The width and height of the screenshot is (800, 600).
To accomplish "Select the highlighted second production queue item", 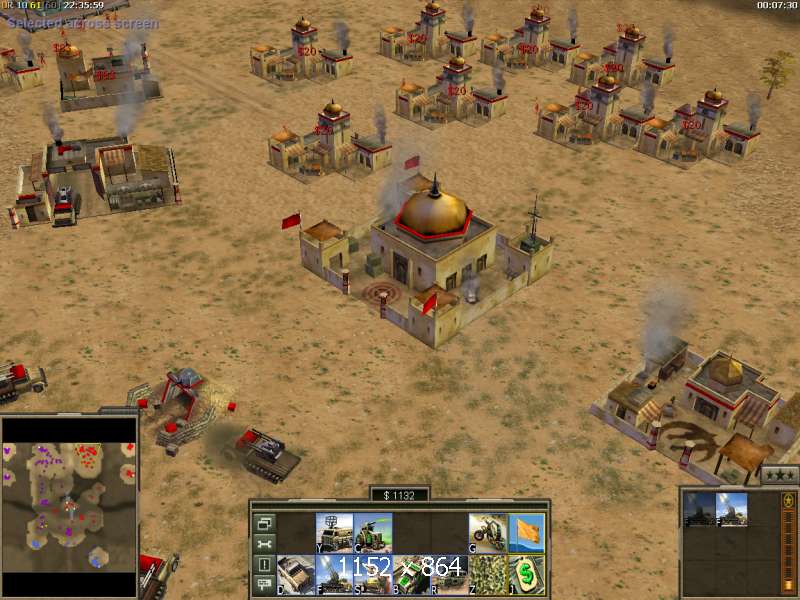I will tap(731, 509).
